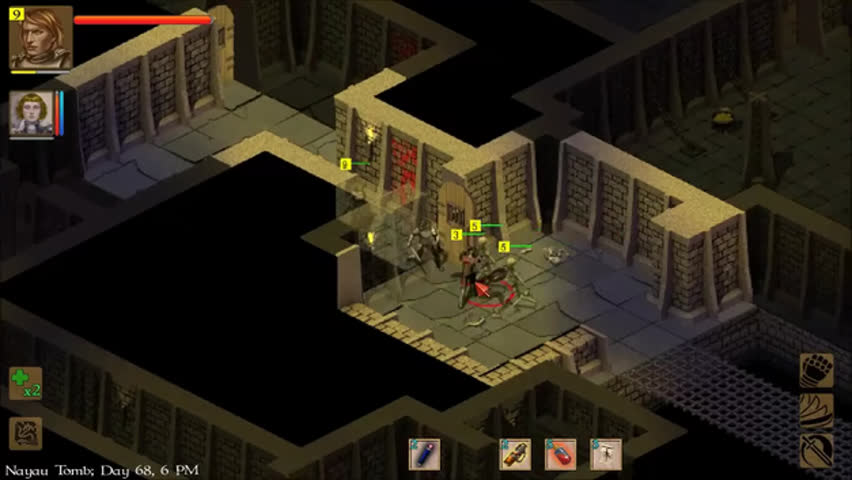Use the orange bandage roll quick slot
The image size is (852, 480).
[515, 454]
